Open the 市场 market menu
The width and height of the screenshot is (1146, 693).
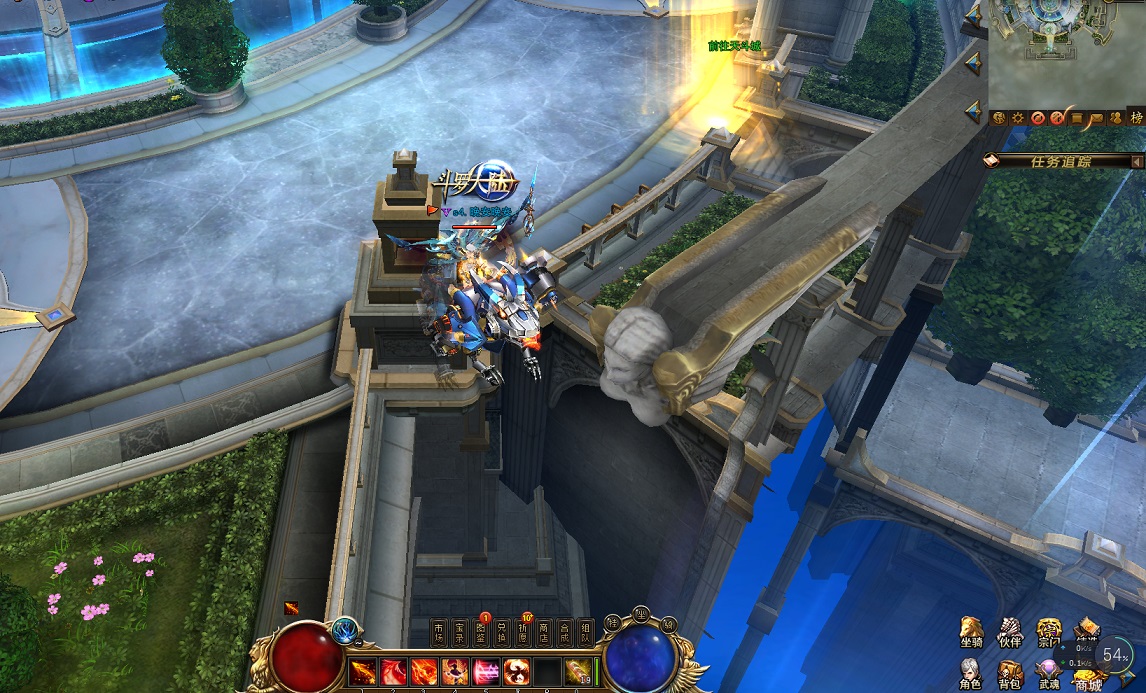point(440,632)
